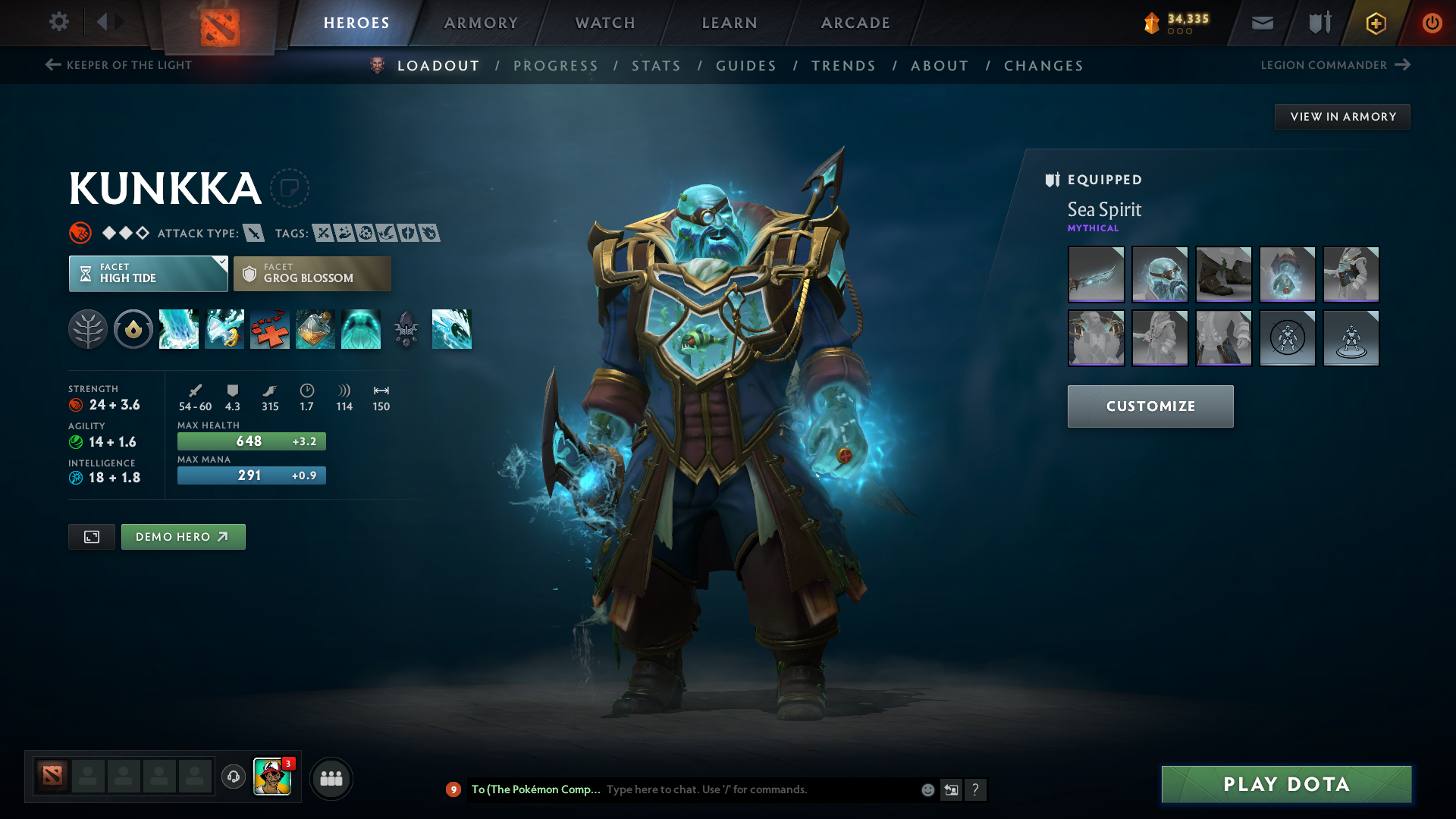
Task: Open the ARMORY menu
Action: coord(481,23)
